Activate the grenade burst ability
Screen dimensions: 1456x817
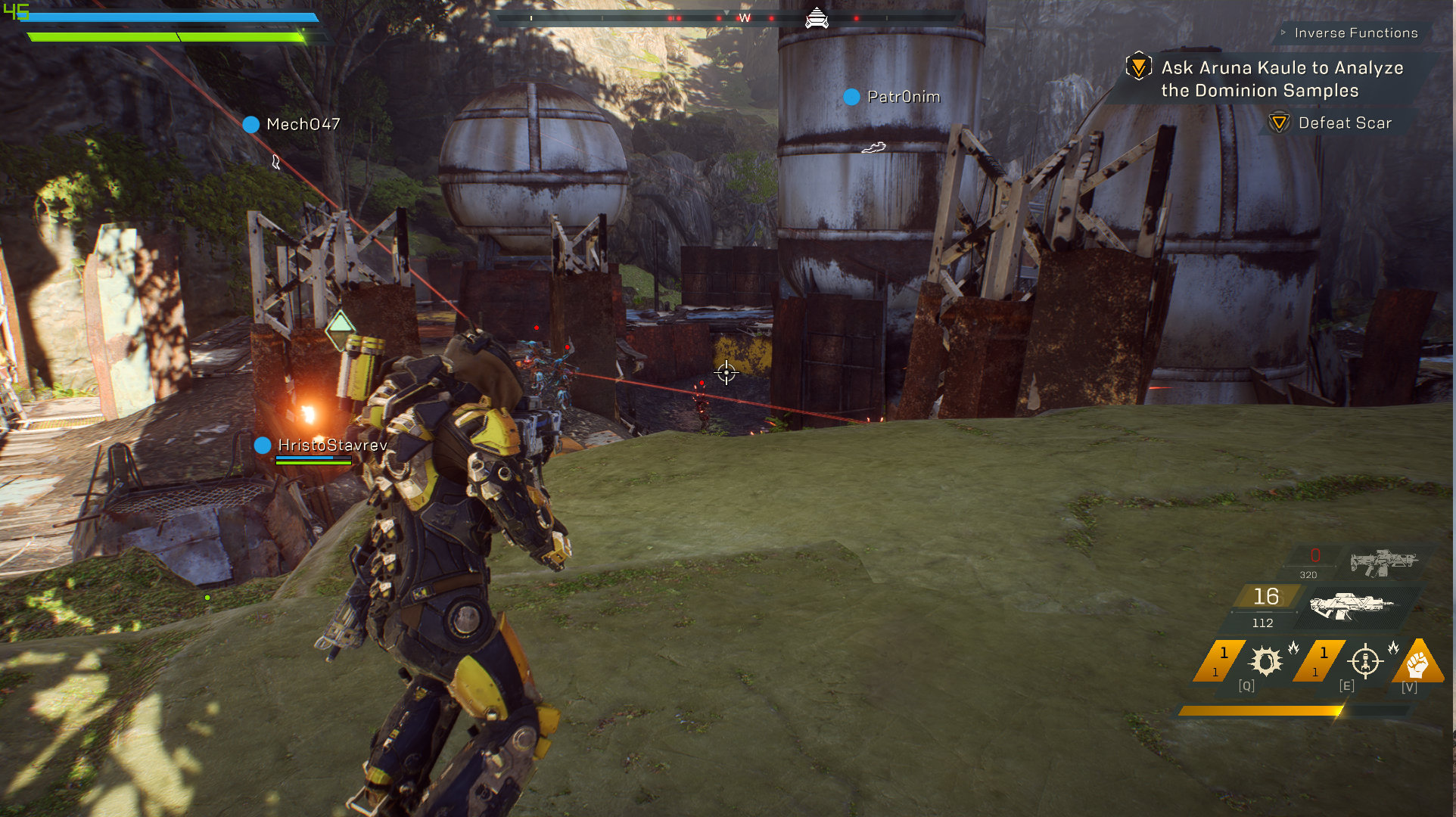1265,661
